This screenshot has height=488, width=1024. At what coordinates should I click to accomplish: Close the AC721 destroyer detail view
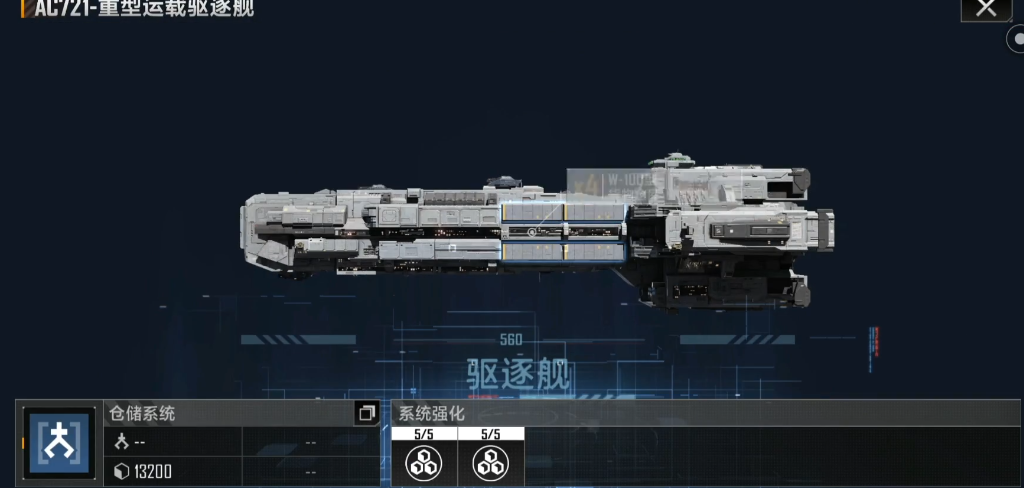coord(986,9)
